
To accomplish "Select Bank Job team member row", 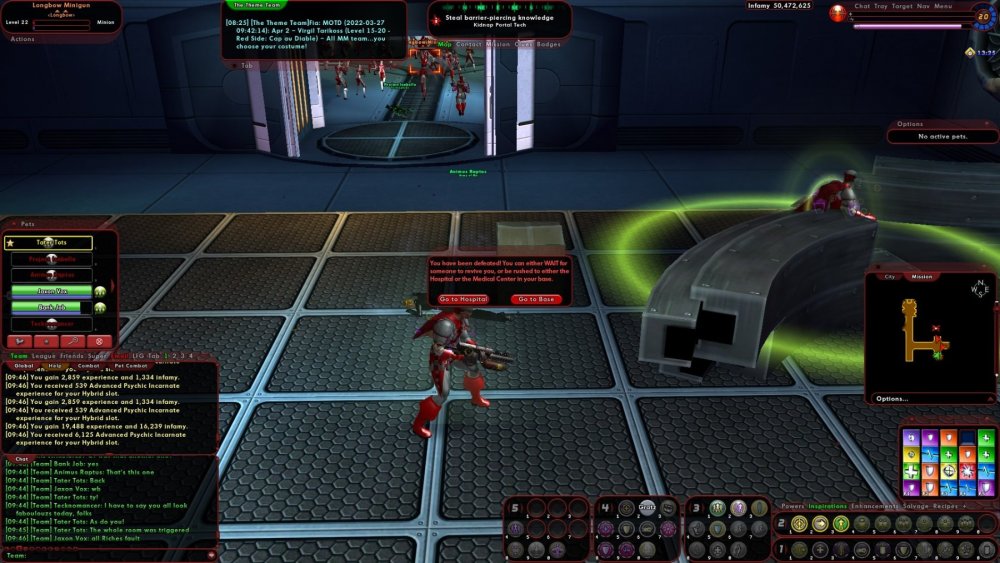I will (x=51, y=307).
